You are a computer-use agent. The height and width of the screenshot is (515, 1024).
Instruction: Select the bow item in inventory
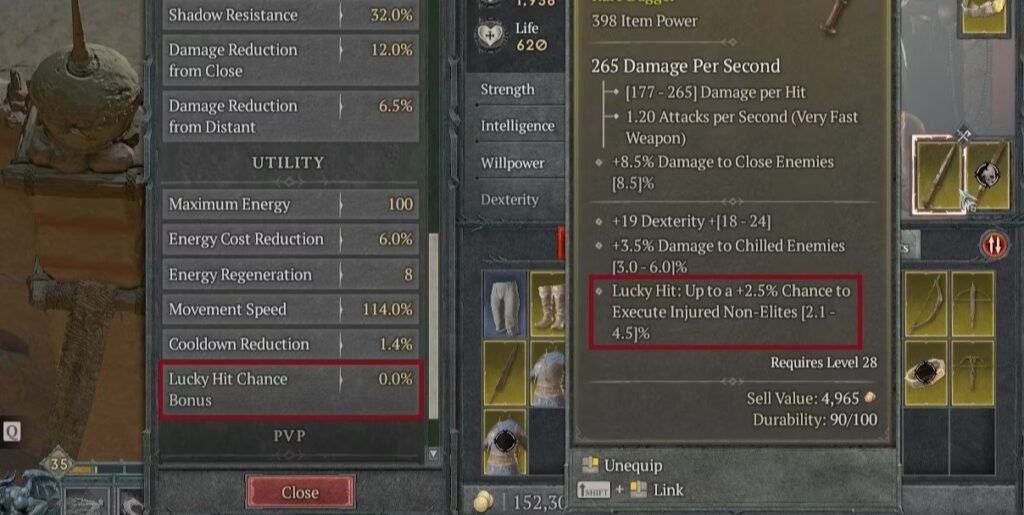click(929, 300)
